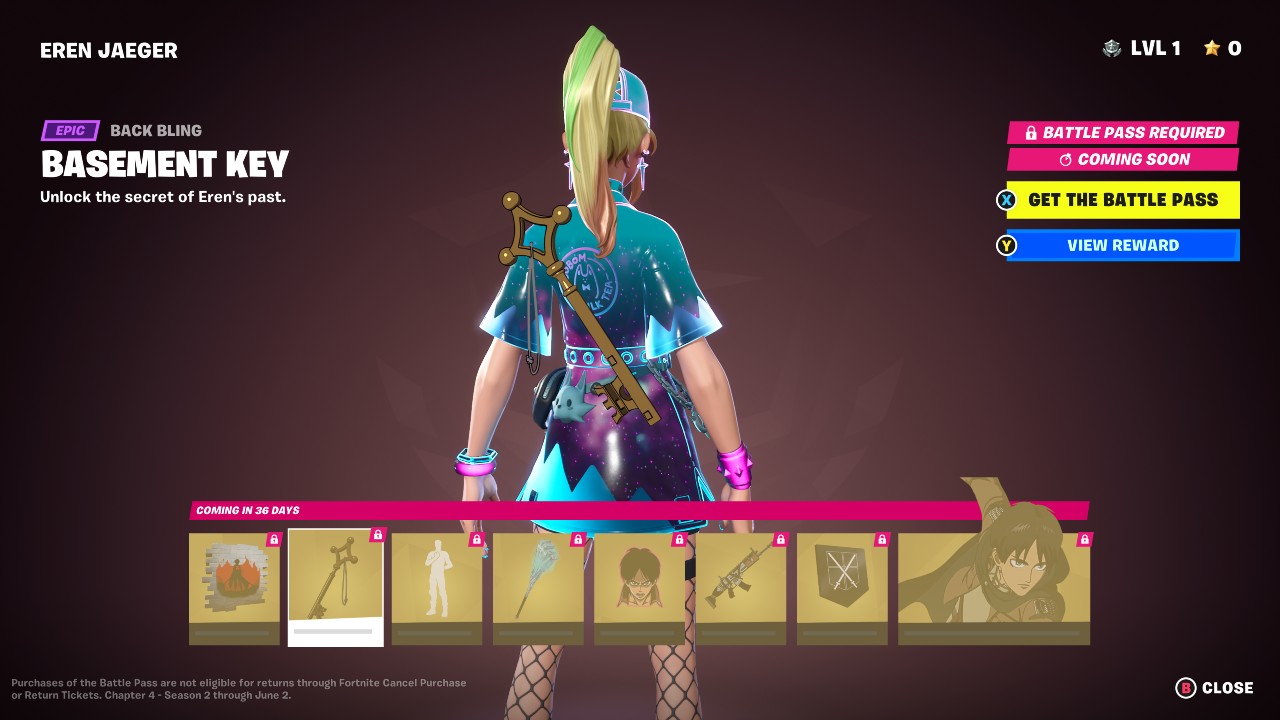
Task: Click the battle pass shield level icon
Action: click(x=1110, y=47)
